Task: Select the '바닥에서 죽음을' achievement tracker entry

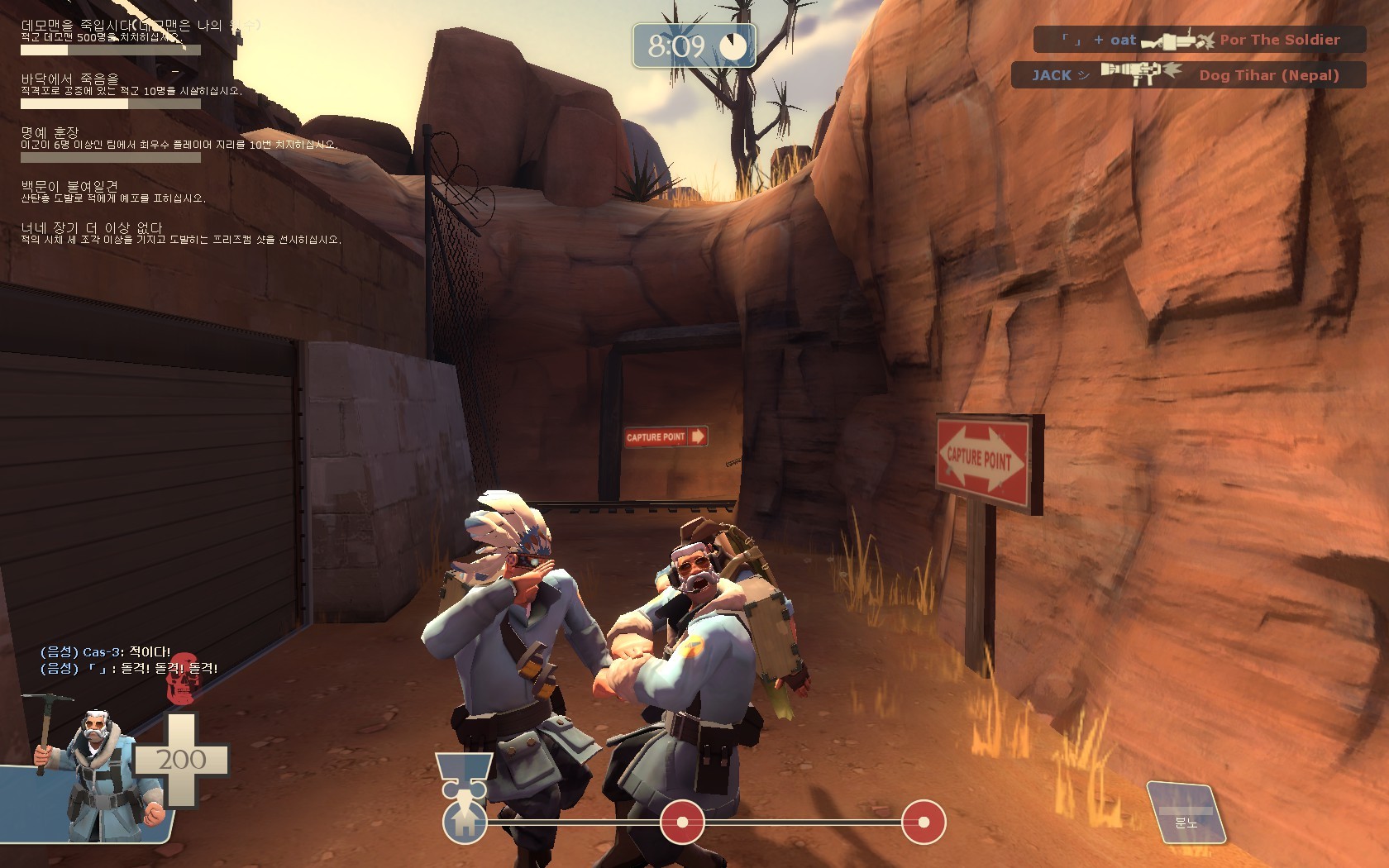Action: [70, 79]
